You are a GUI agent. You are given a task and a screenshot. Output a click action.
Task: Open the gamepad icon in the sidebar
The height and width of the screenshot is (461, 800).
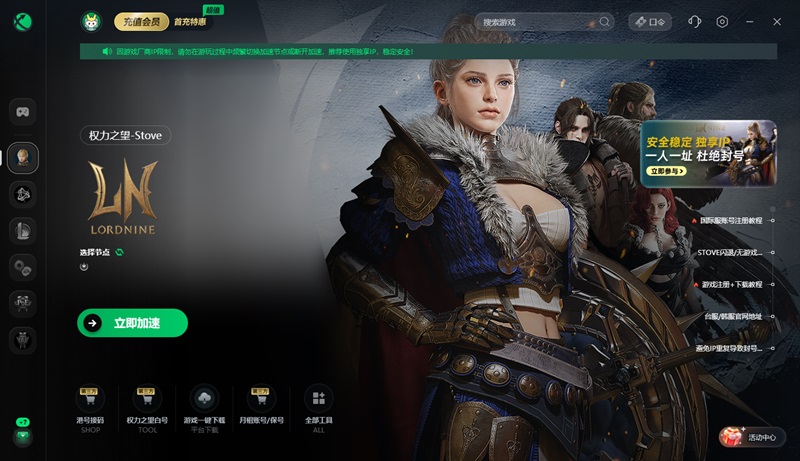(x=23, y=110)
